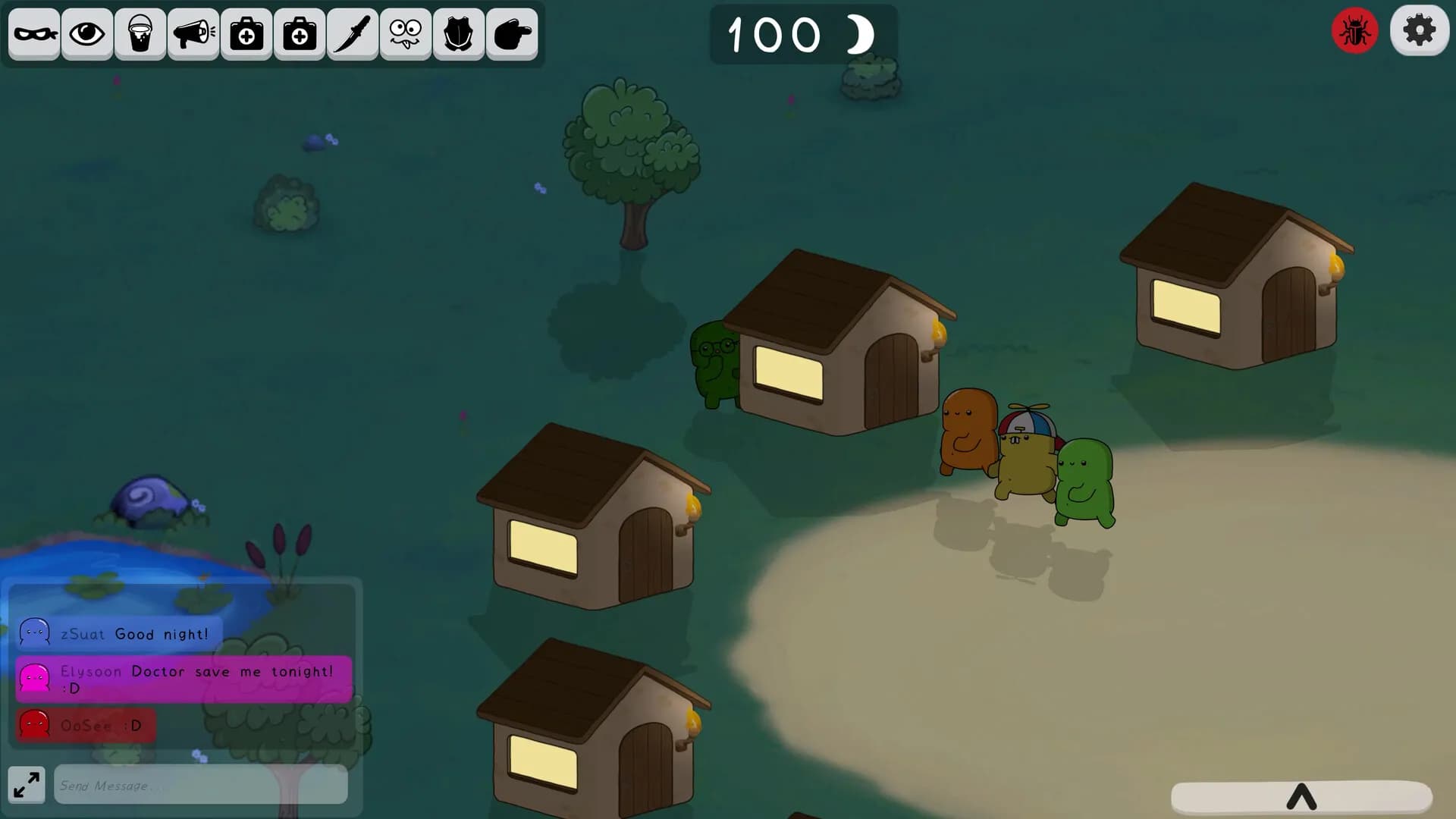This screenshot has height=819, width=1456.
Task: Open the settings gear menu
Action: pyautogui.click(x=1420, y=30)
